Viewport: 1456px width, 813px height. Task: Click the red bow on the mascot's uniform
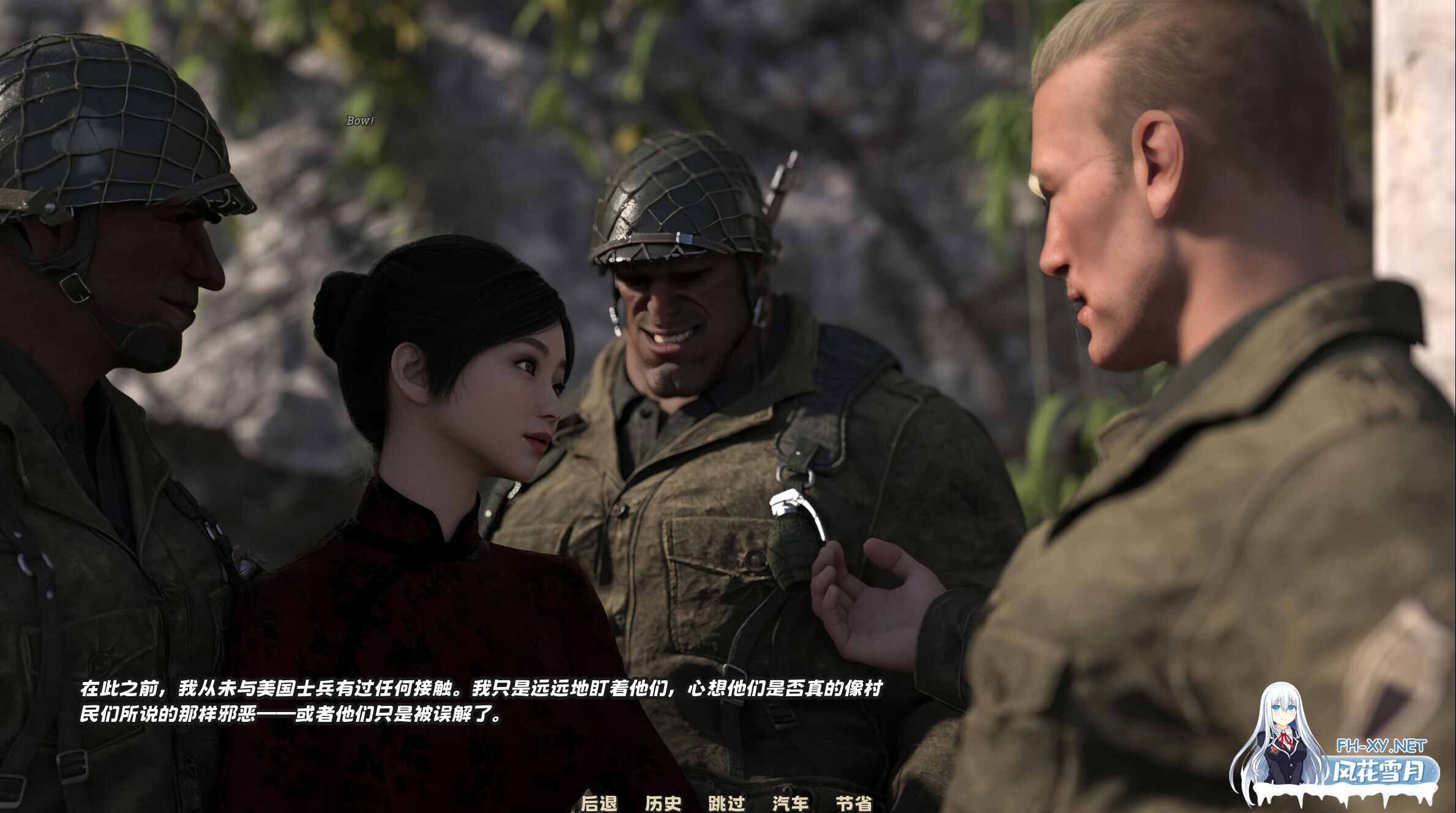[x=1285, y=738]
